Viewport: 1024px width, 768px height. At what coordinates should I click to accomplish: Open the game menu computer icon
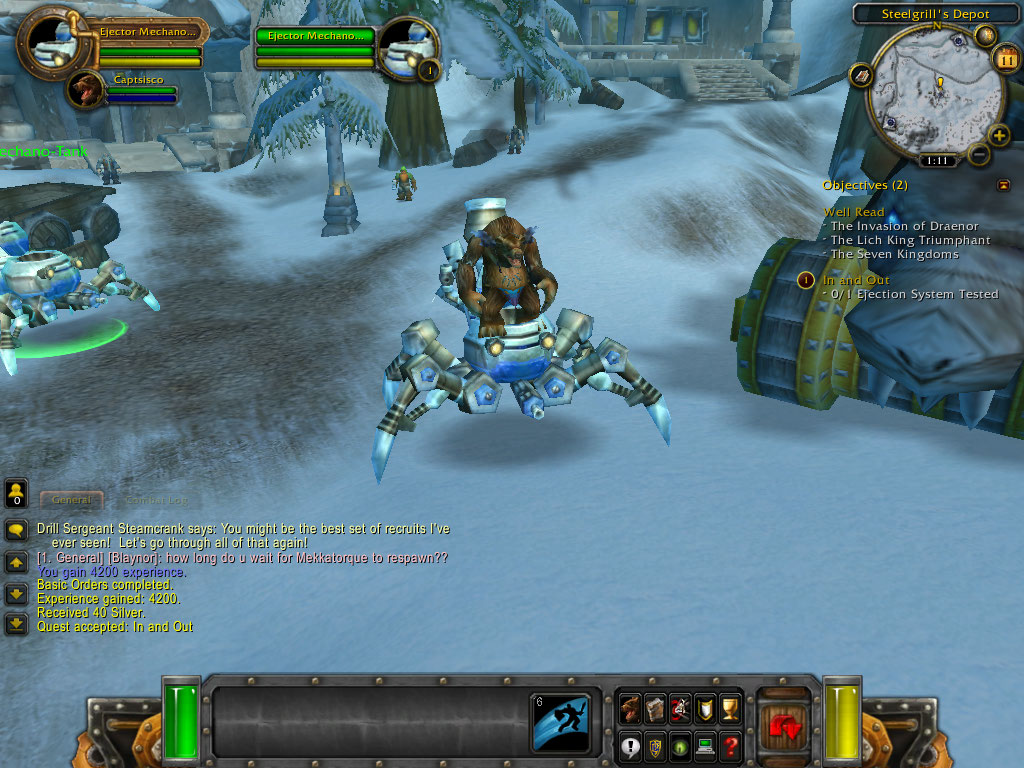tap(705, 745)
